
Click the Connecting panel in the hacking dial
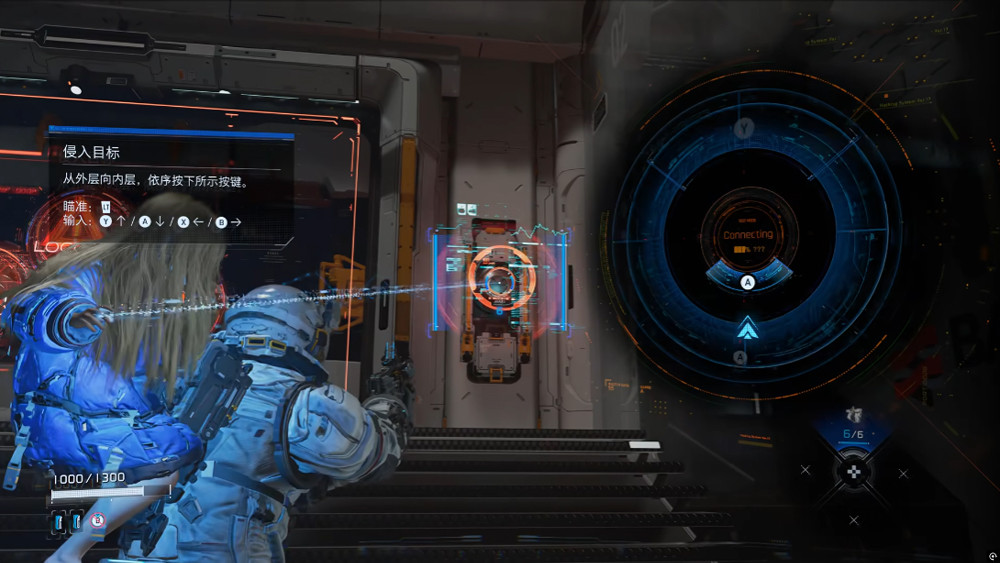point(748,237)
